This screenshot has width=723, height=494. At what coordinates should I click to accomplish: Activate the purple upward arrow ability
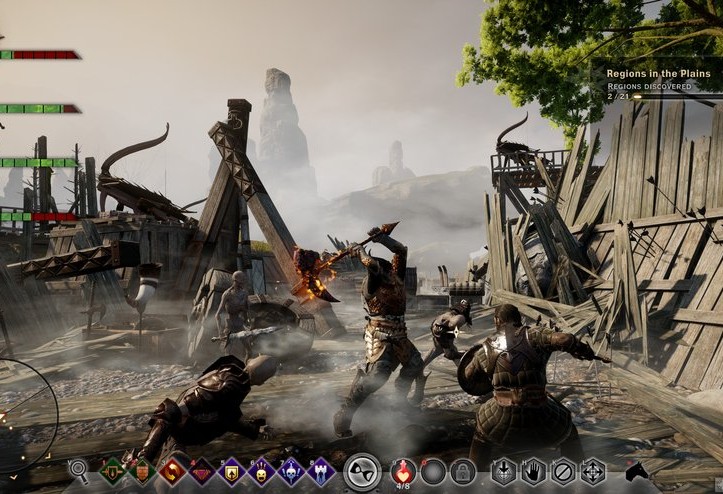(x=233, y=470)
